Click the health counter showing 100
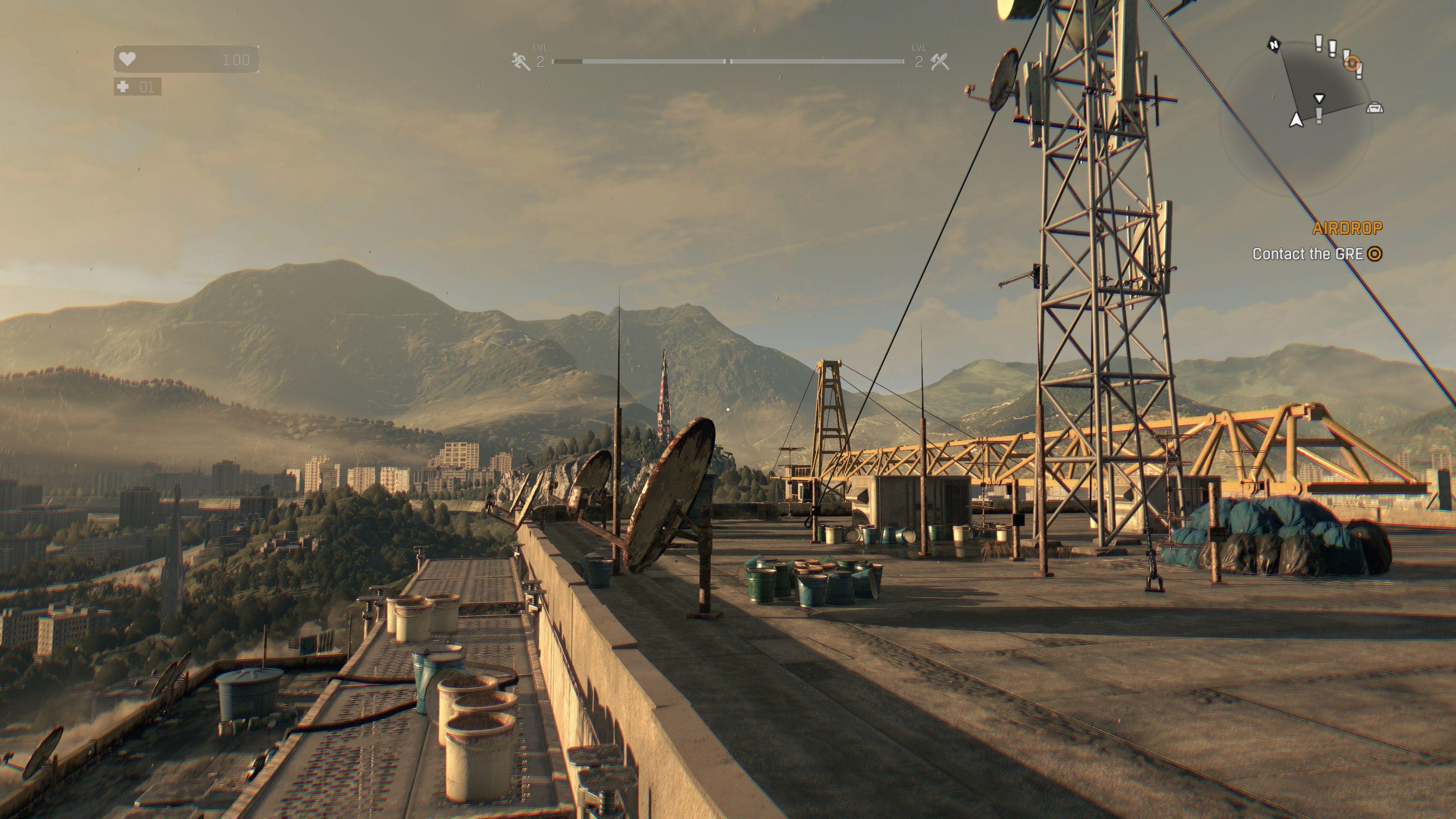The image size is (1456, 819). coord(236,60)
